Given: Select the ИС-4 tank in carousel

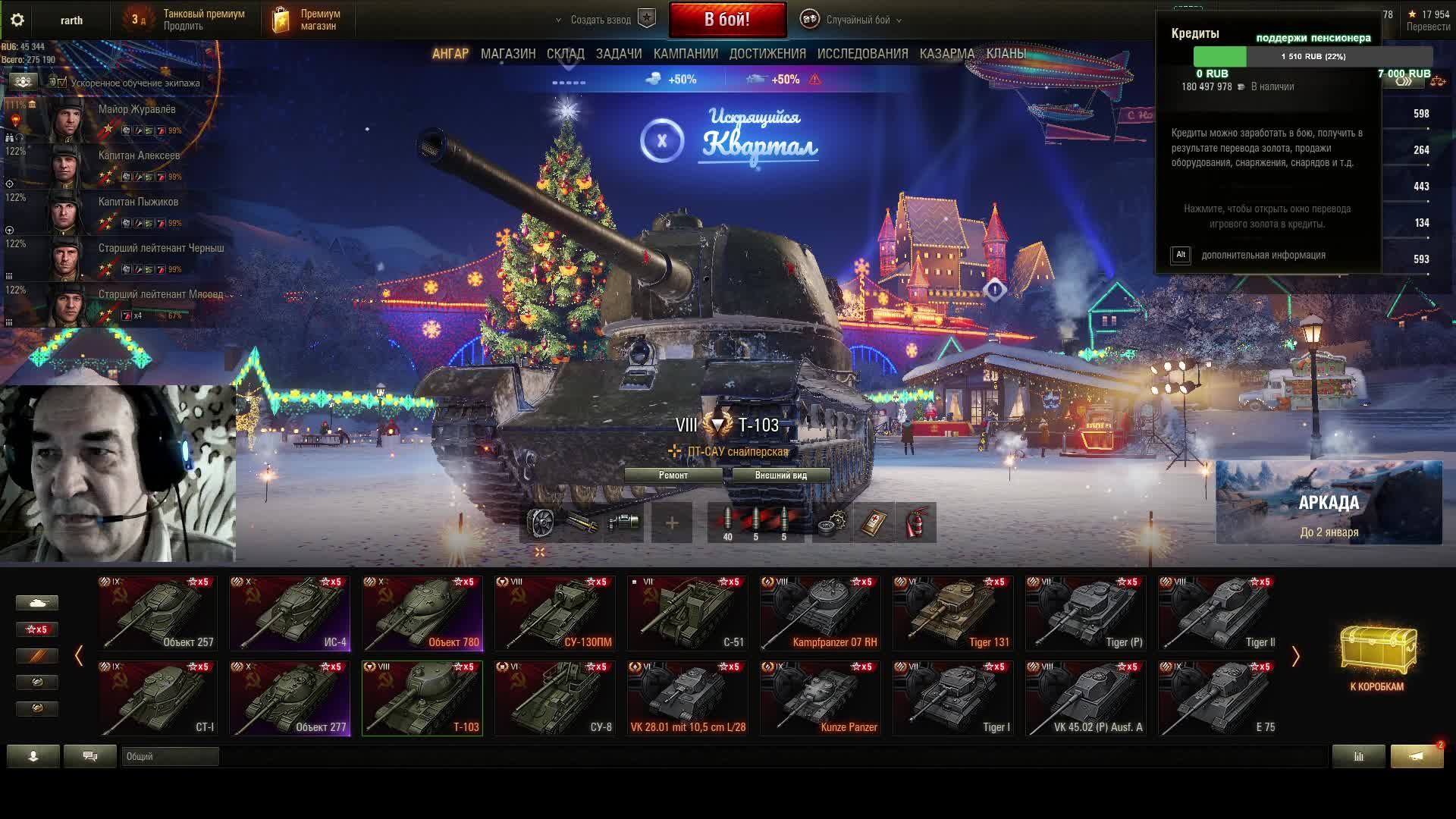Looking at the screenshot, I should pyautogui.click(x=290, y=613).
